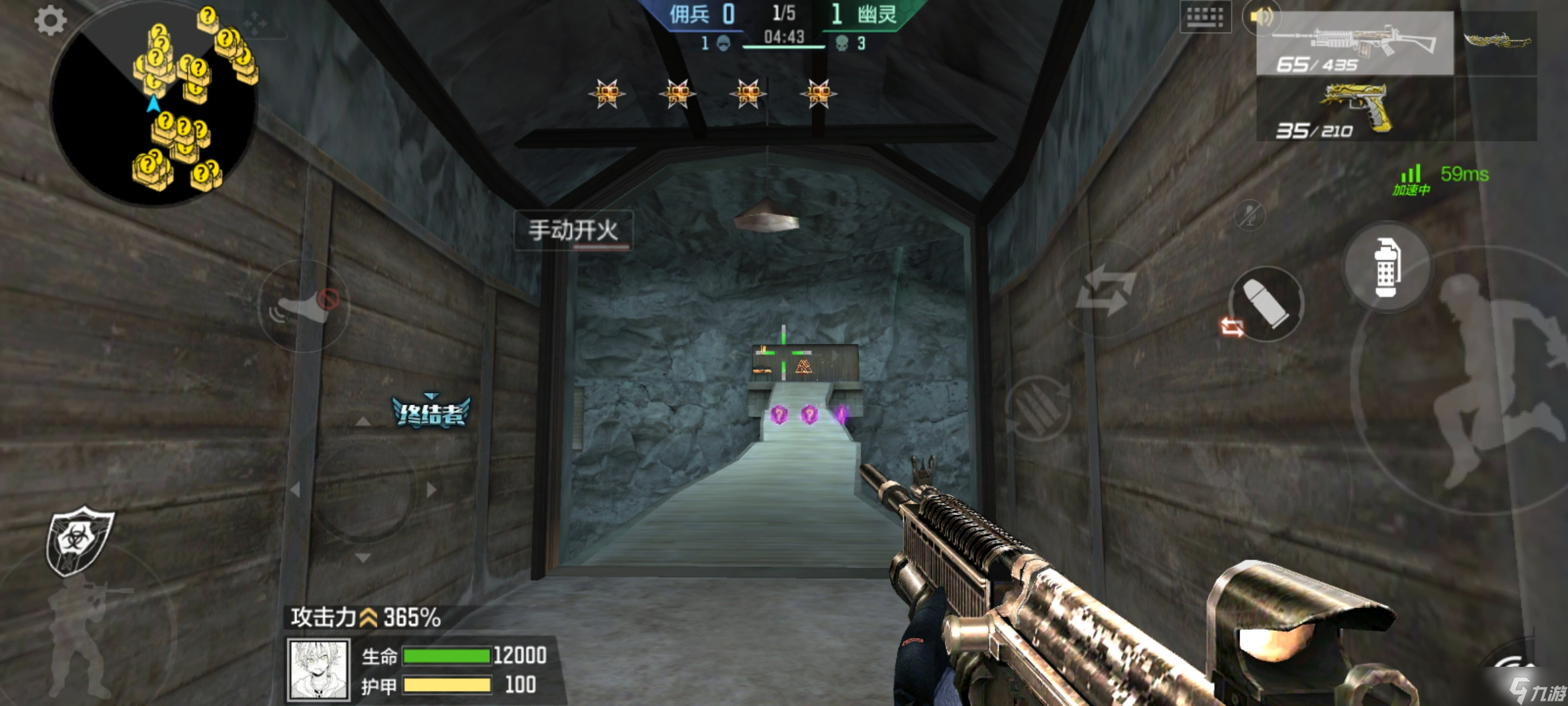Screen dimensions: 1568x706
Task: Tap the player avatar portrait
Action: (319, 670)
